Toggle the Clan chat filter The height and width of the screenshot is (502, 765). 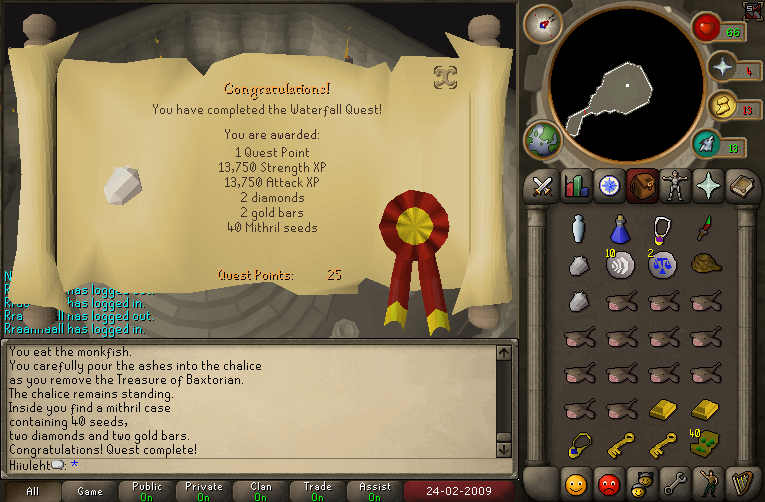click(x=261, y=491)
